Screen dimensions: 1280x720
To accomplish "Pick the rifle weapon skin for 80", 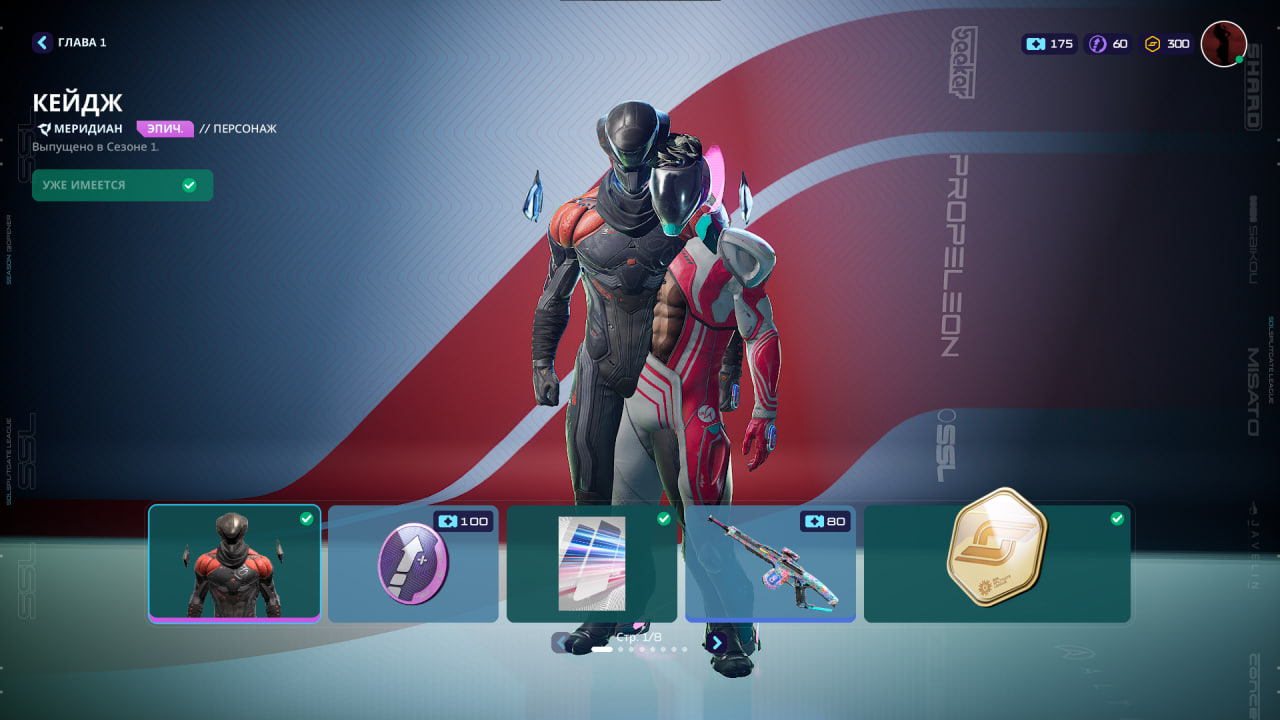I will click(x=770, y=563).
